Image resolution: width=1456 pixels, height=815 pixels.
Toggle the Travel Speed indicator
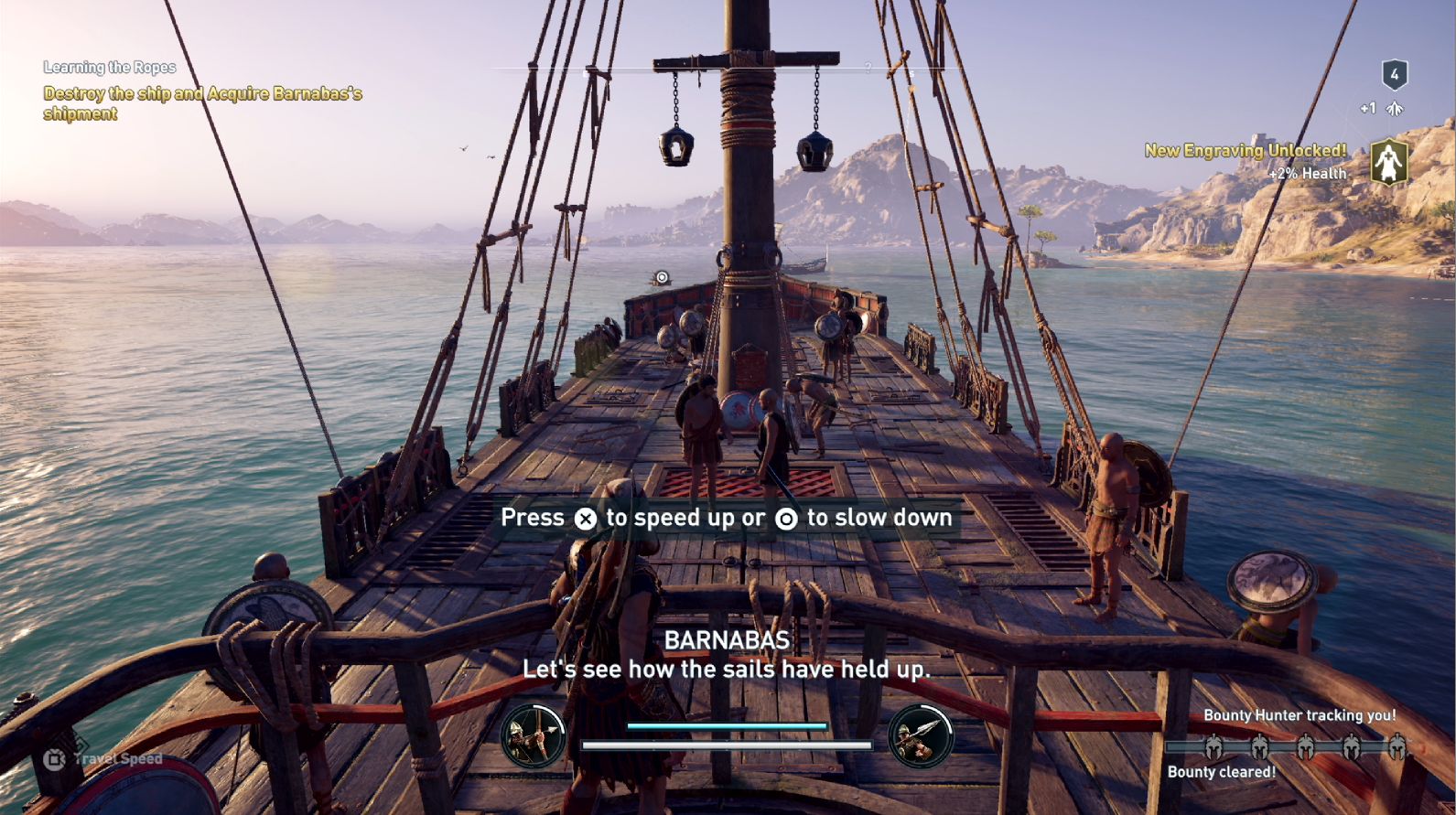(102, 759)
